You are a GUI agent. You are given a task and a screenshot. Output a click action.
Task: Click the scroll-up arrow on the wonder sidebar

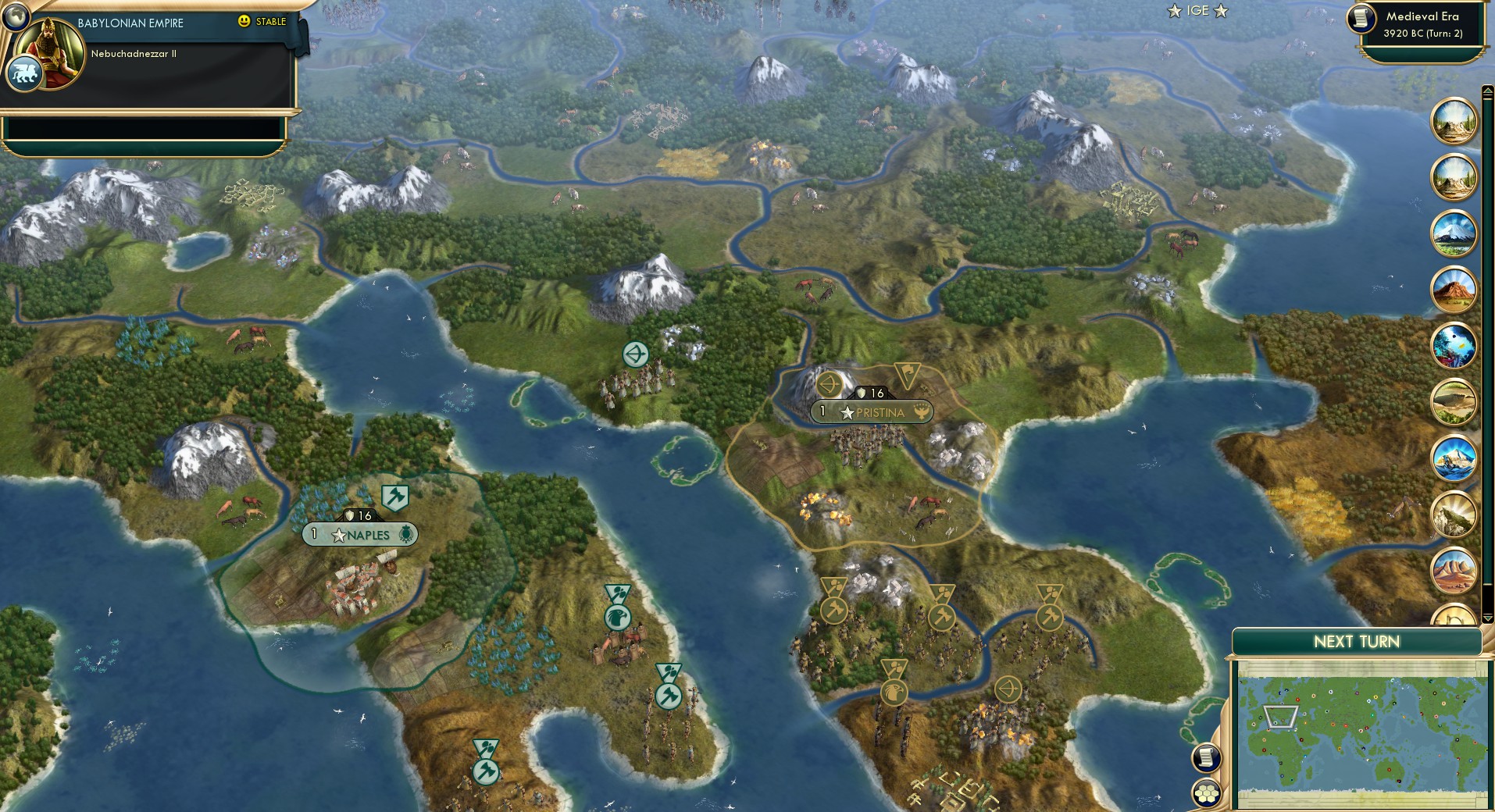[1488, 90]
